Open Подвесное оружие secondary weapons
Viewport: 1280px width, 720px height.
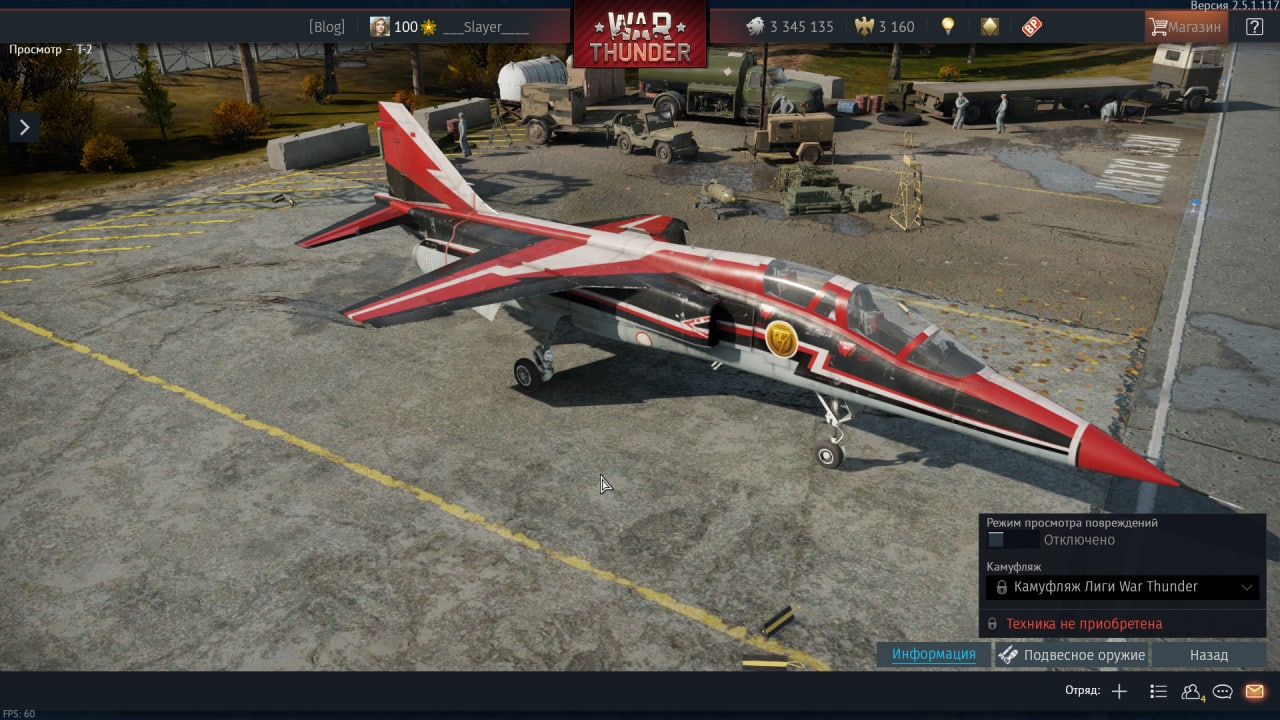tap(1072, 655)
